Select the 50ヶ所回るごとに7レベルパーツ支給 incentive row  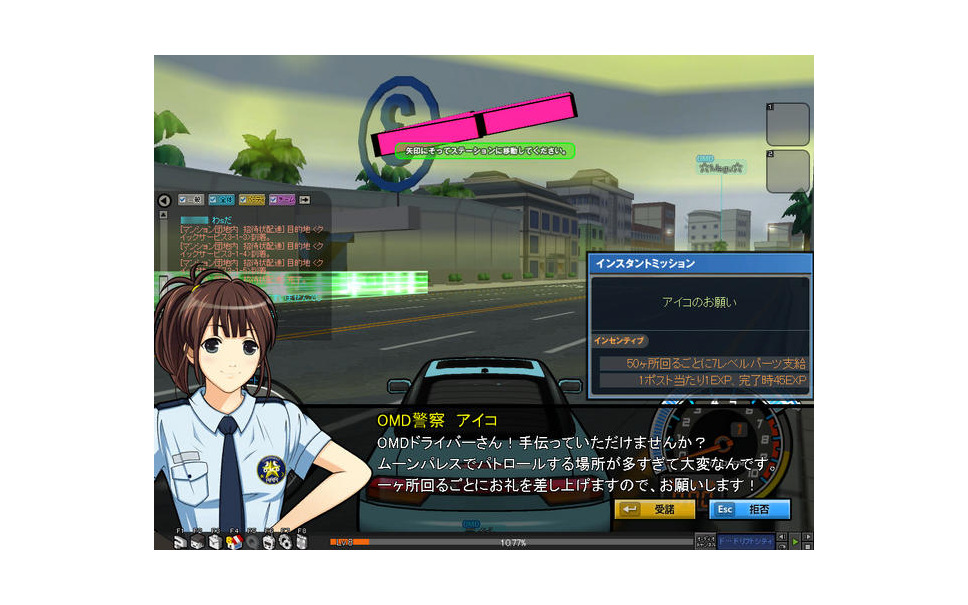click(x=703, y=363)
